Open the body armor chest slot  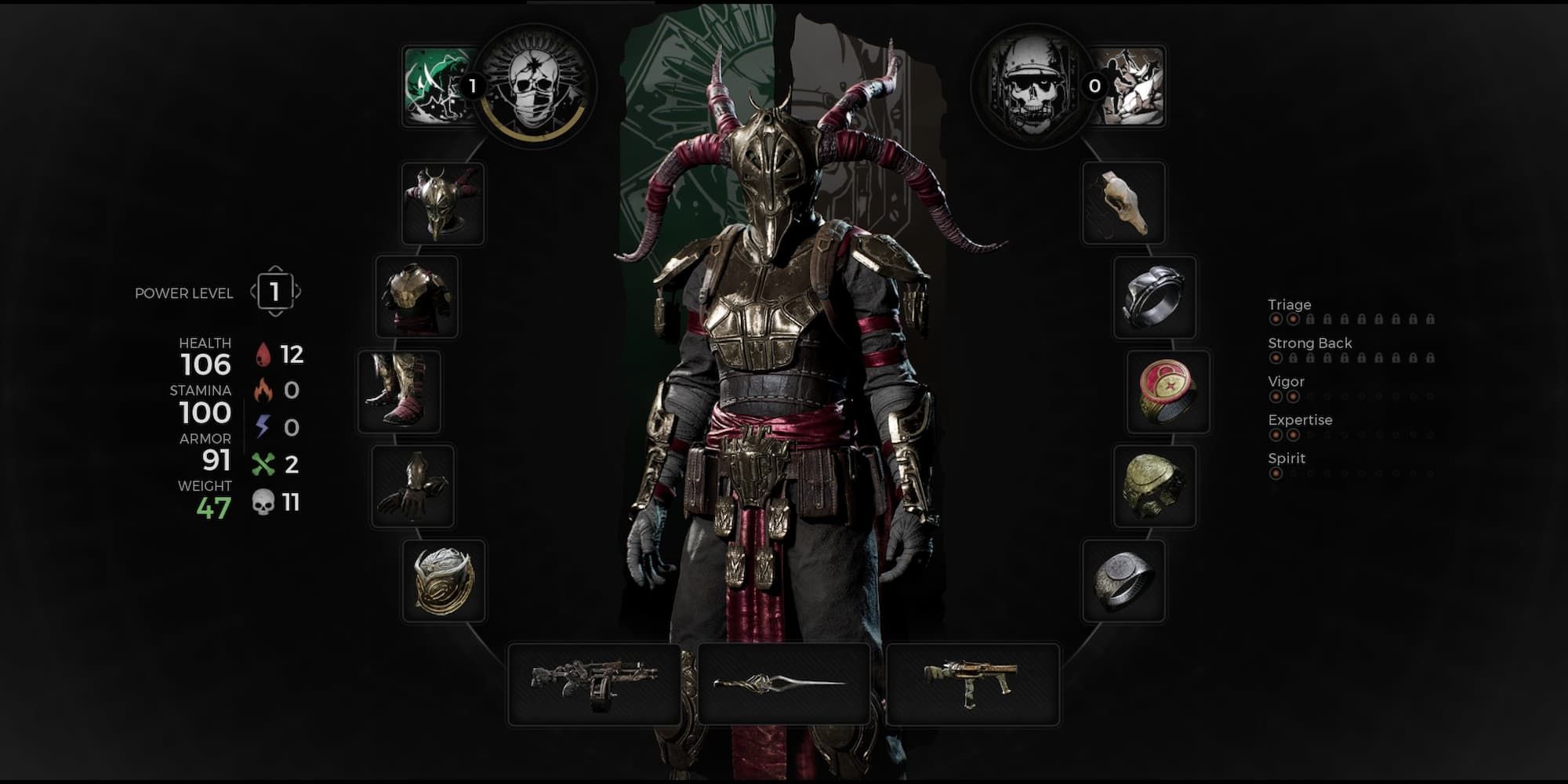[x=416, y=297]
